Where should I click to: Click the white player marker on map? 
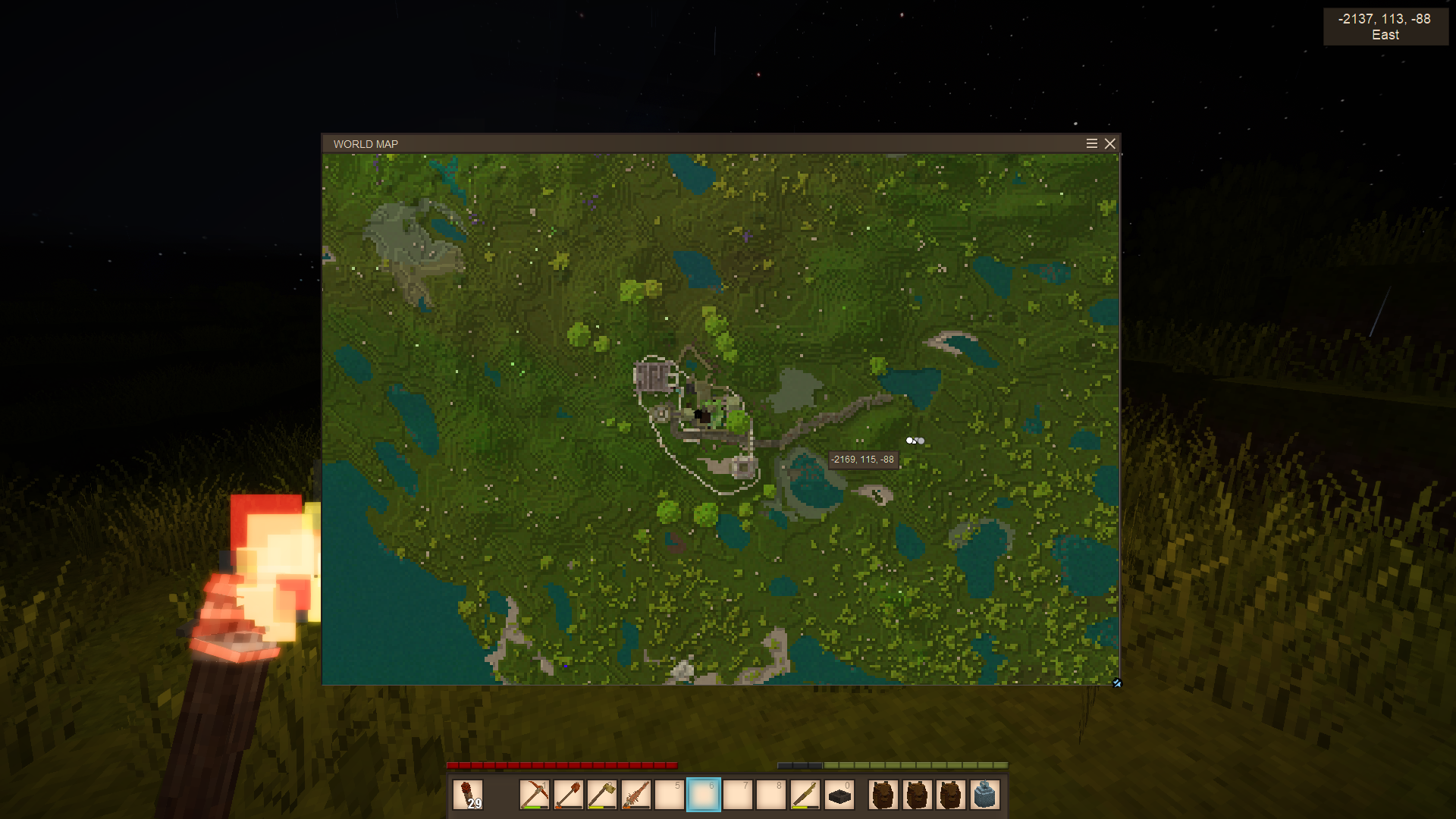910,441
